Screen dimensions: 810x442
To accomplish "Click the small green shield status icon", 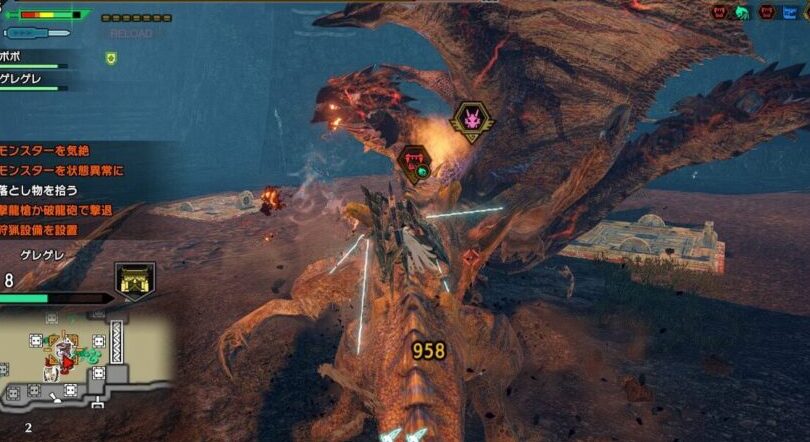I will (111, 59).
